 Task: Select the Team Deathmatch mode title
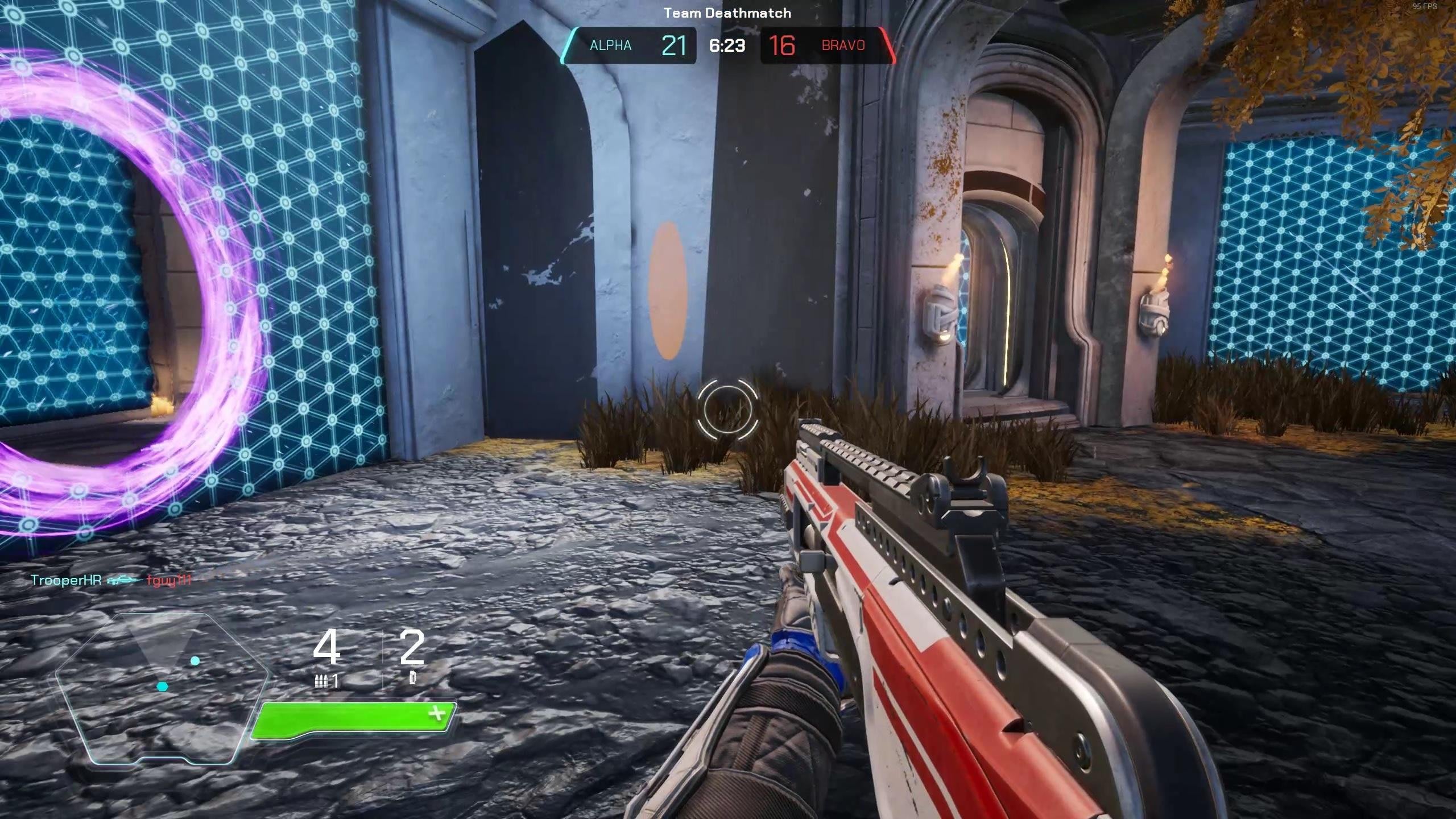click(x=727, y=13)
